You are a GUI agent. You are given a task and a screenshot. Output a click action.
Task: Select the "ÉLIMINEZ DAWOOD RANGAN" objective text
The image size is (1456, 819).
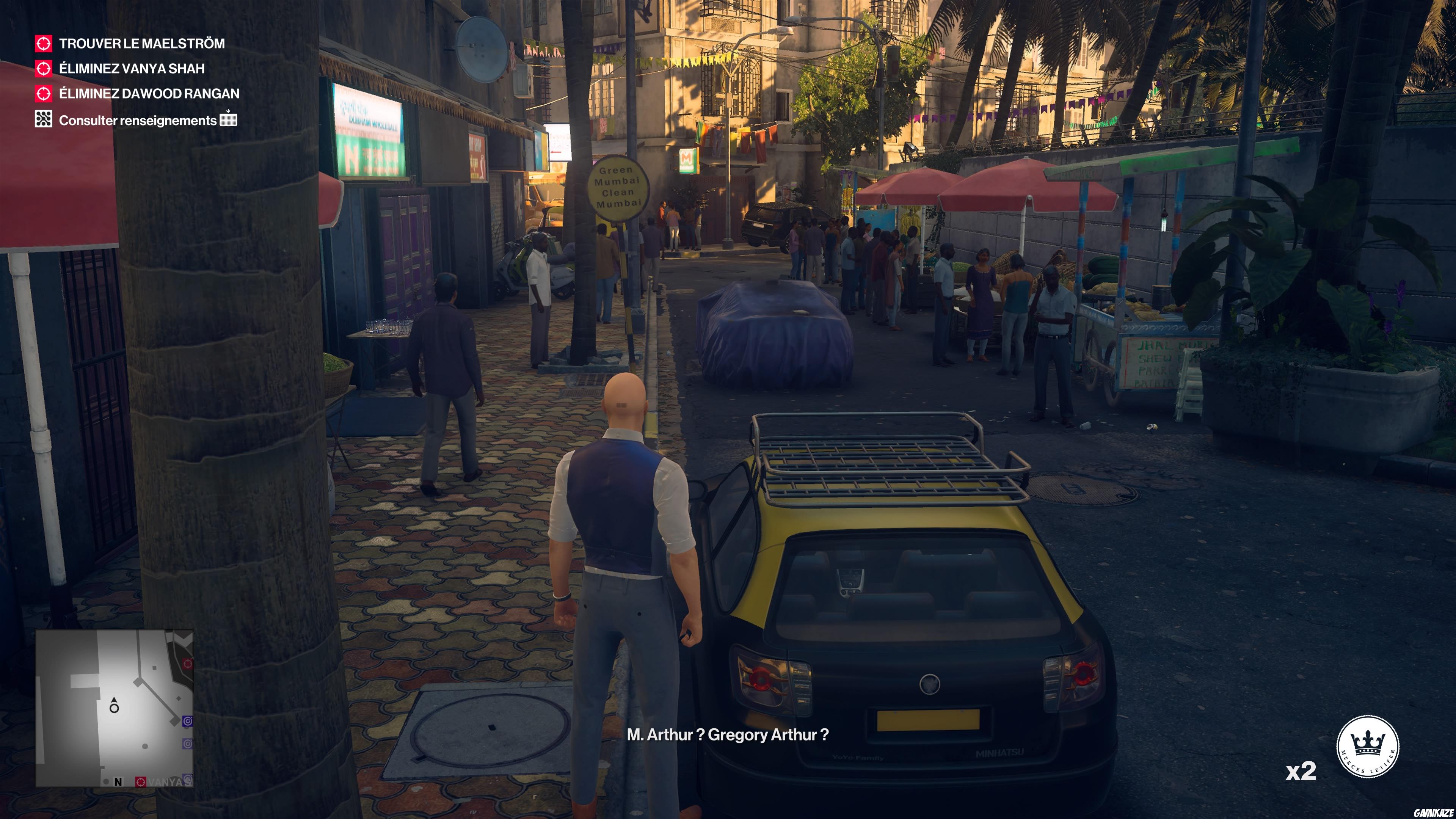[149, 94]
